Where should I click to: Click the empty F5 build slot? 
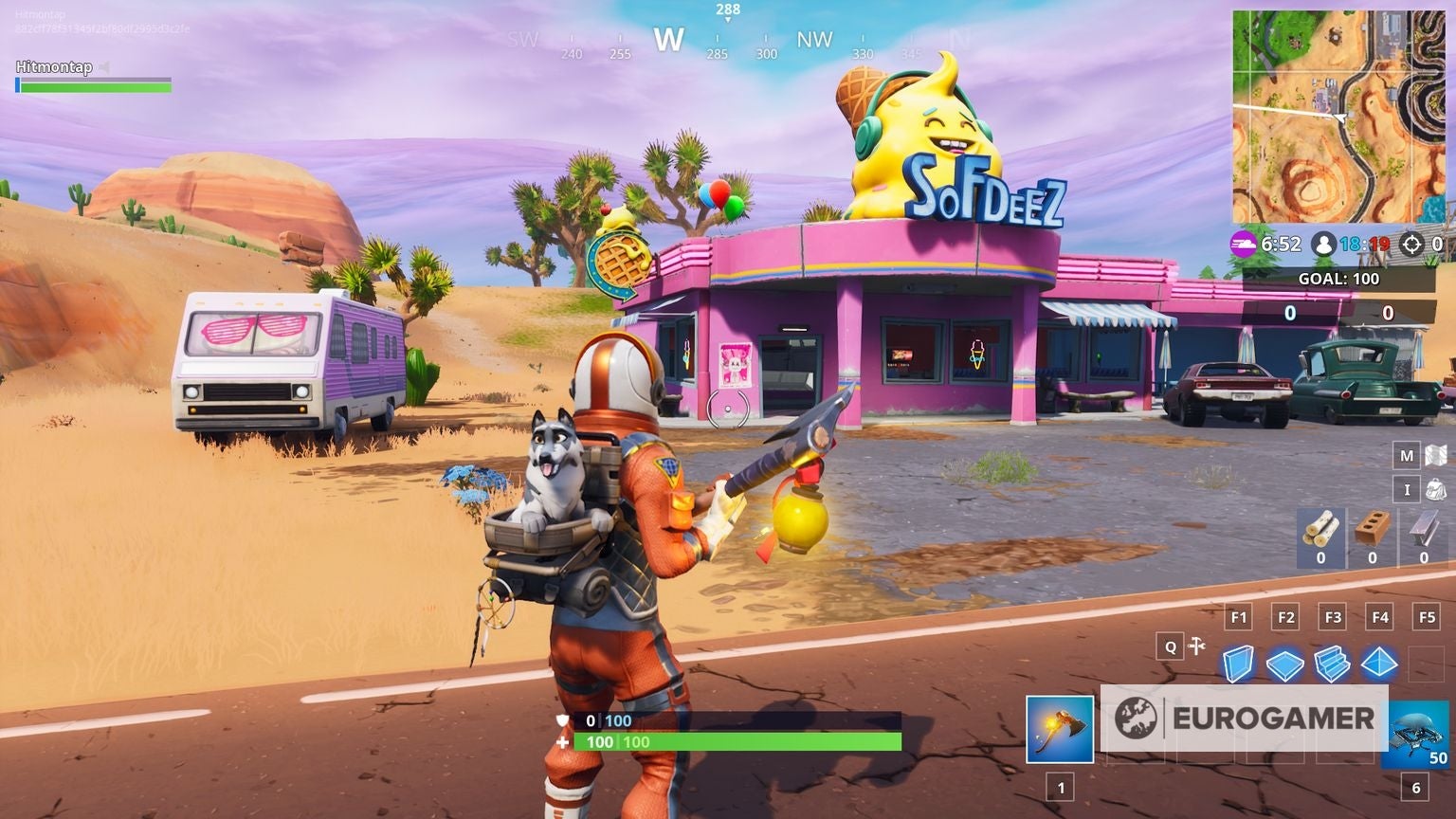1426,664
